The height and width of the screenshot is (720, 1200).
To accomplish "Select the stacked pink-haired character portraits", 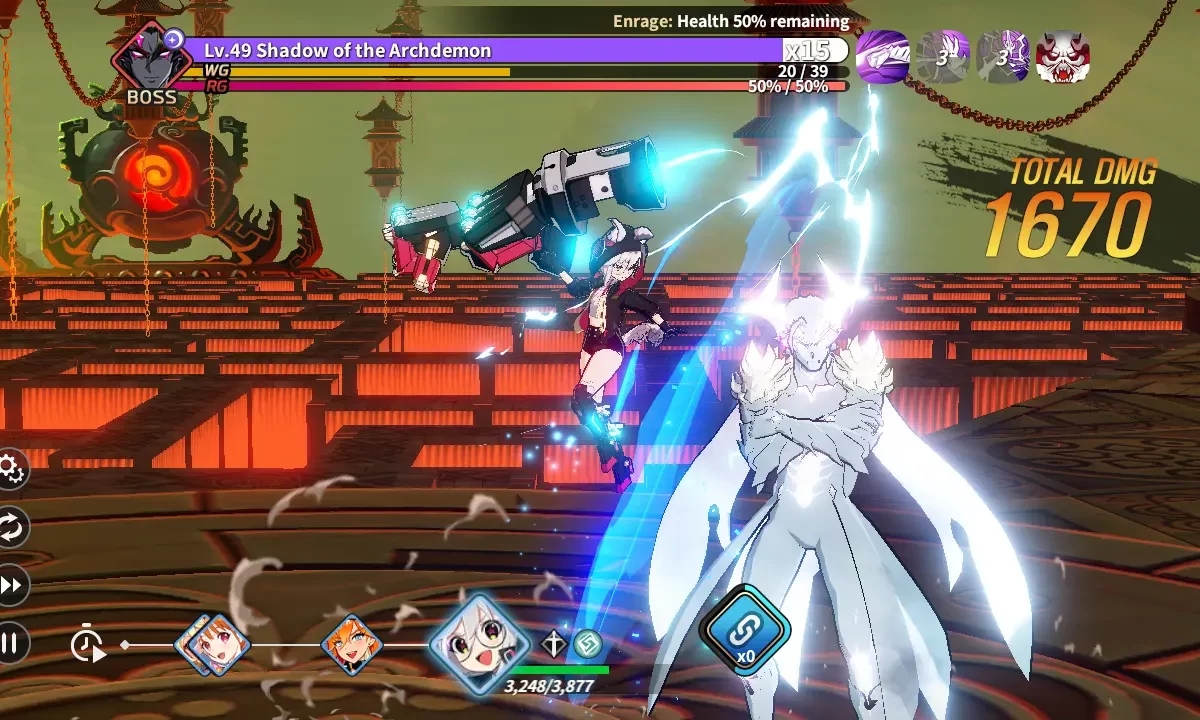I will click(x=213, y=645).
